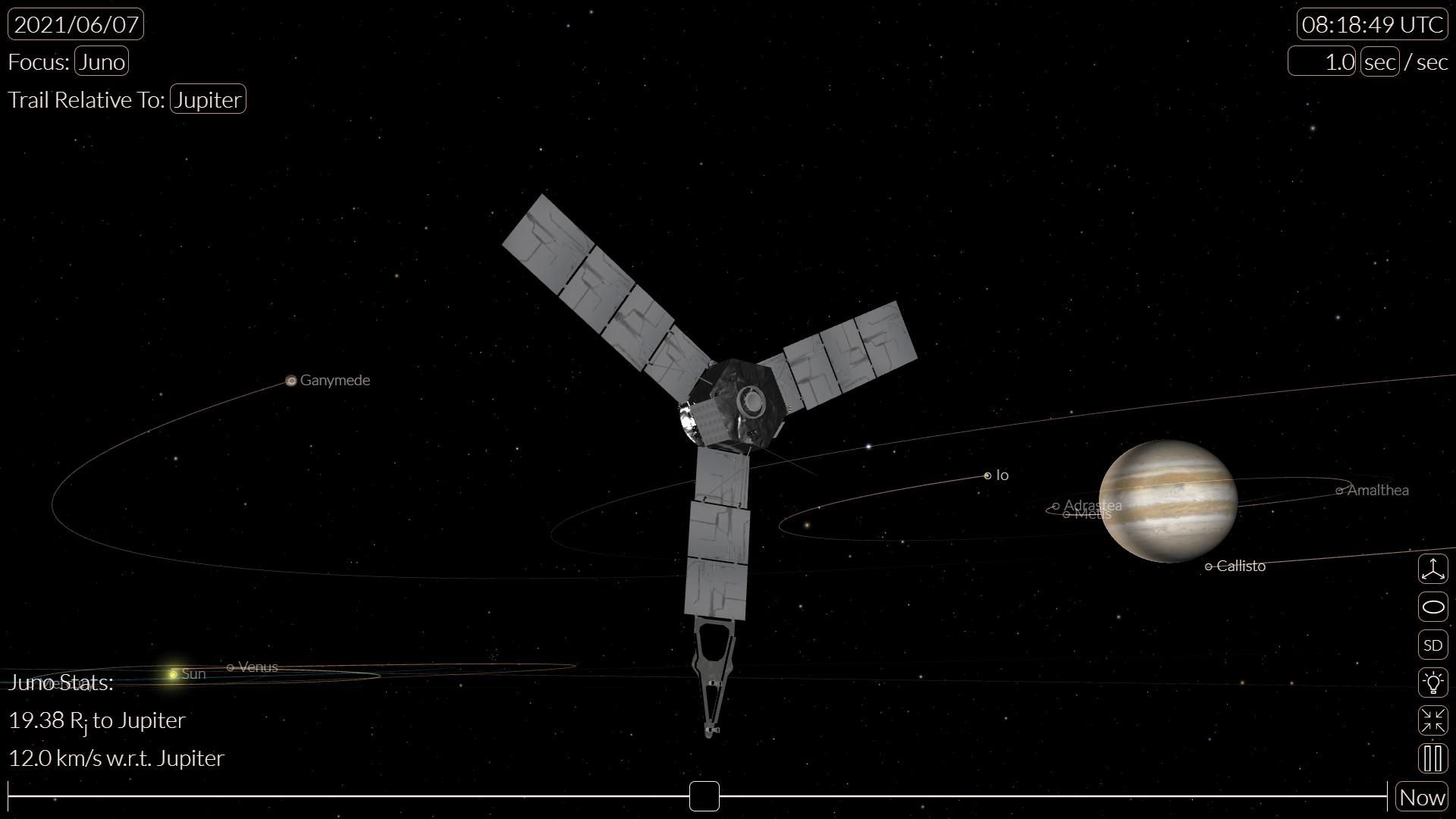
Task: Switch display quality with SD toggle
Action: 1433,645
